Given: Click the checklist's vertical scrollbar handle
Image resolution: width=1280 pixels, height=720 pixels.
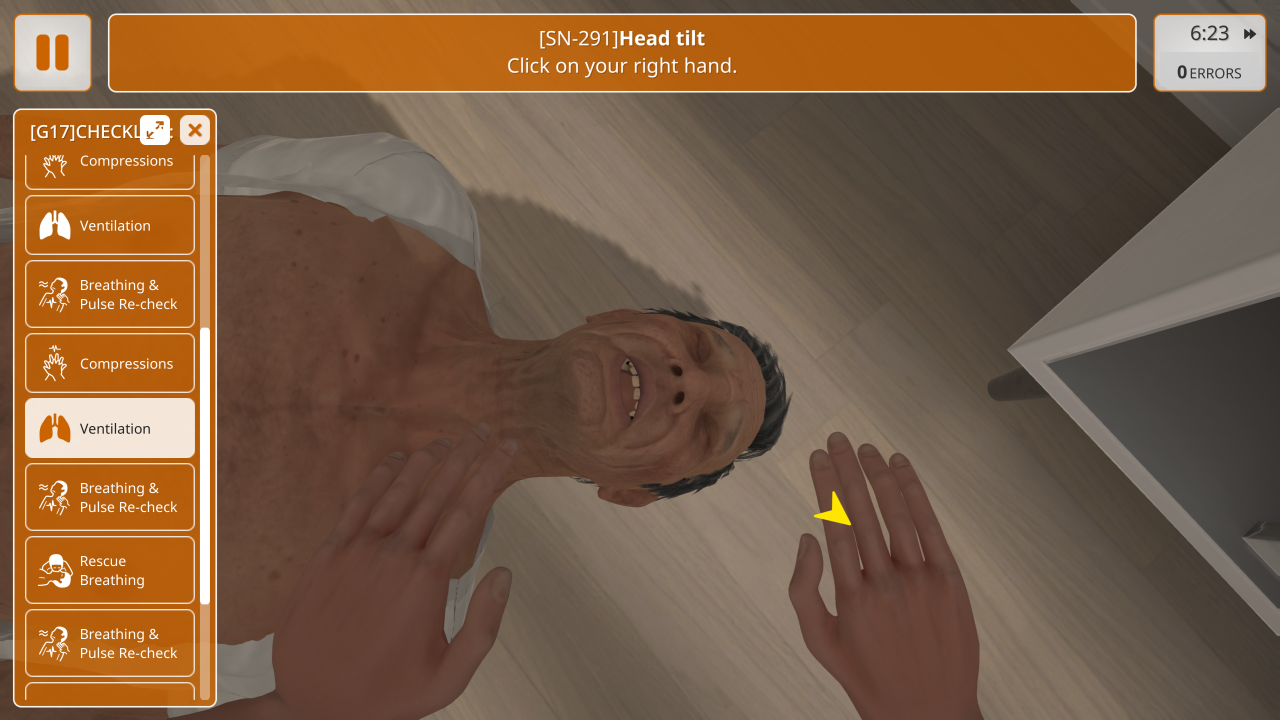Looking at the screenshot, I should 205,465.
